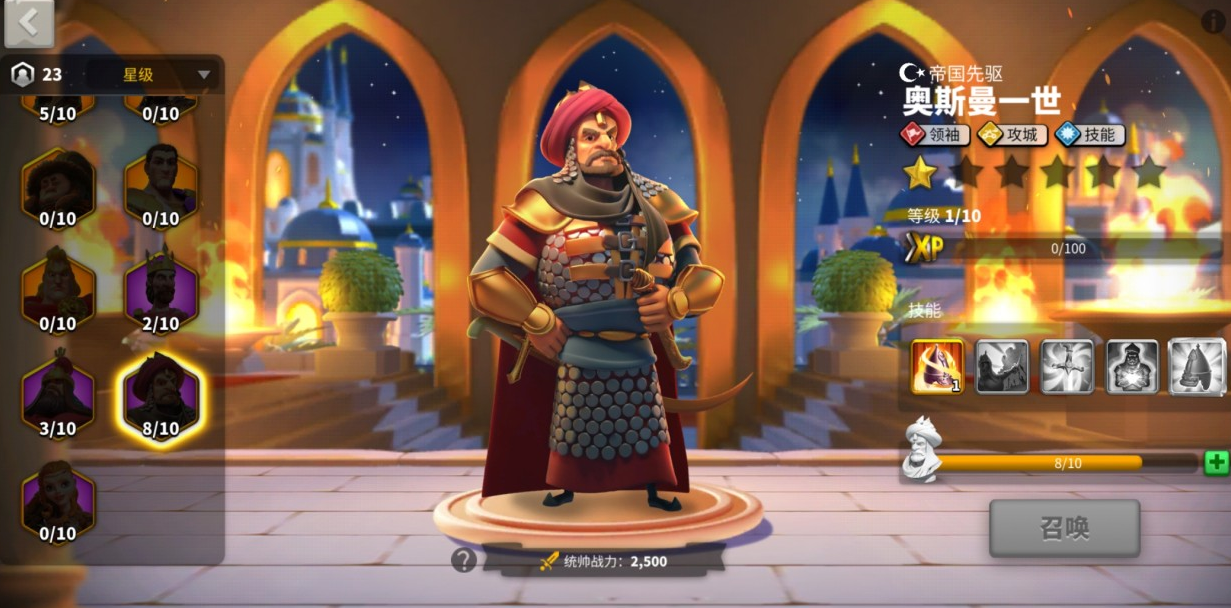The width and height of the screenshot is (1231, 608).
Task: Choose the highlighted 8/10 commander portrait
Action: tap(161, 399)
